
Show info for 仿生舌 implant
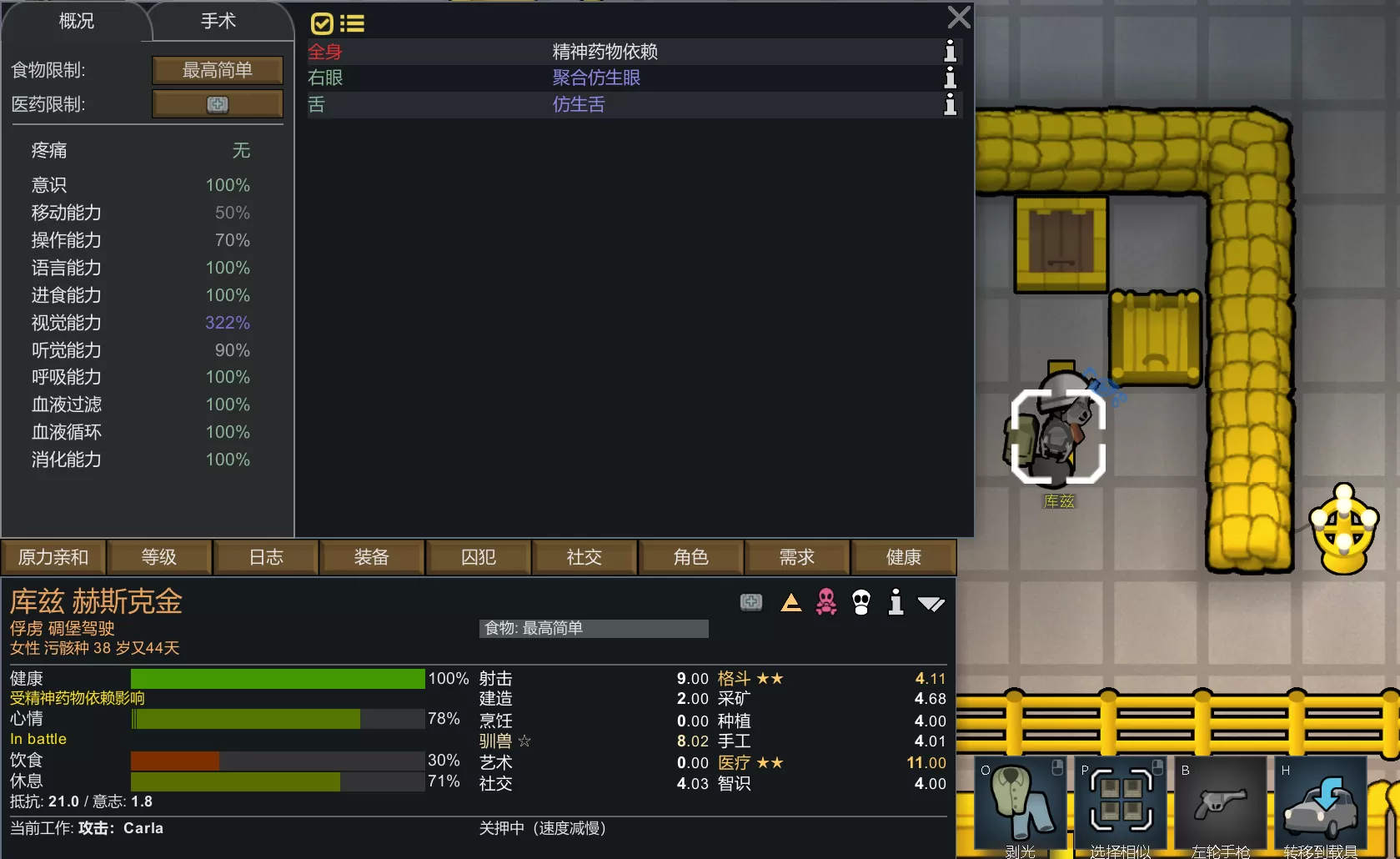tap(950, 105)
